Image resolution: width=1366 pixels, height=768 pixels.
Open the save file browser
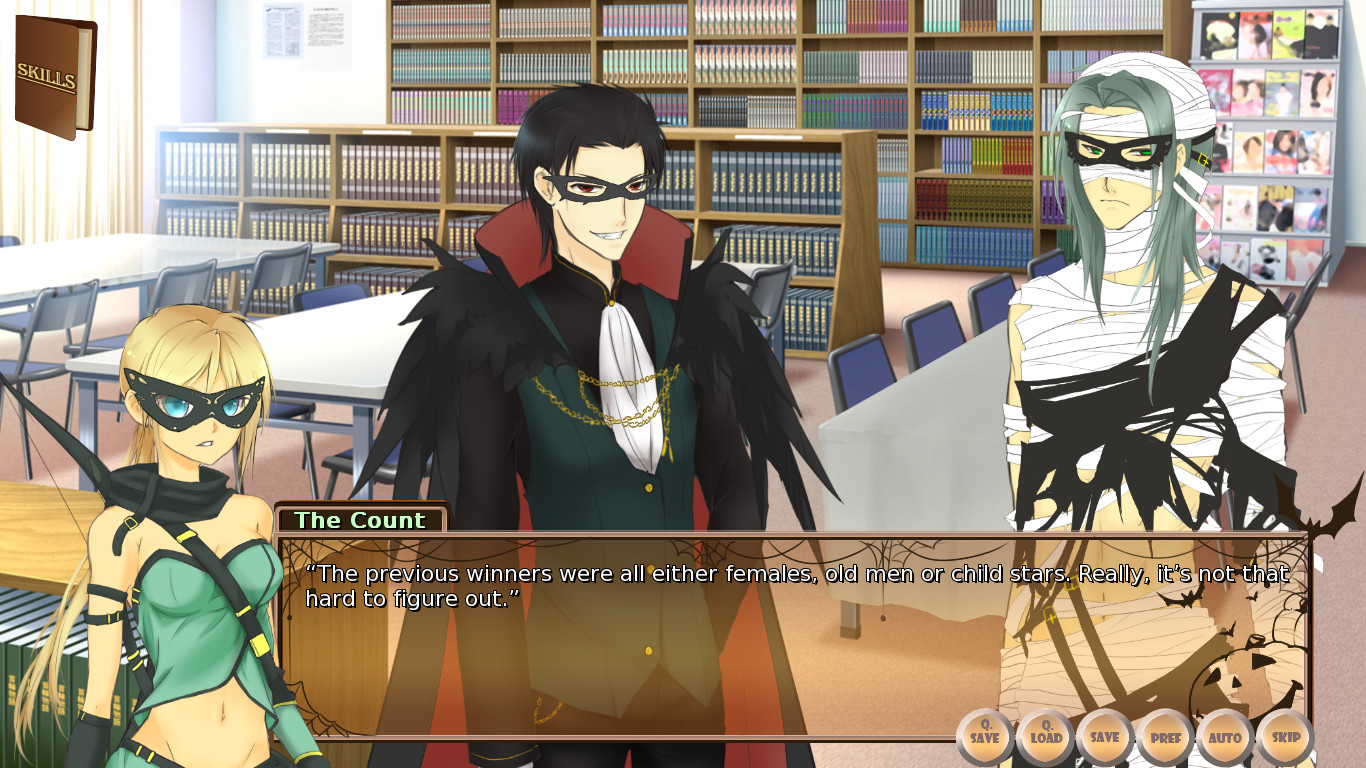click(1105, 737)
